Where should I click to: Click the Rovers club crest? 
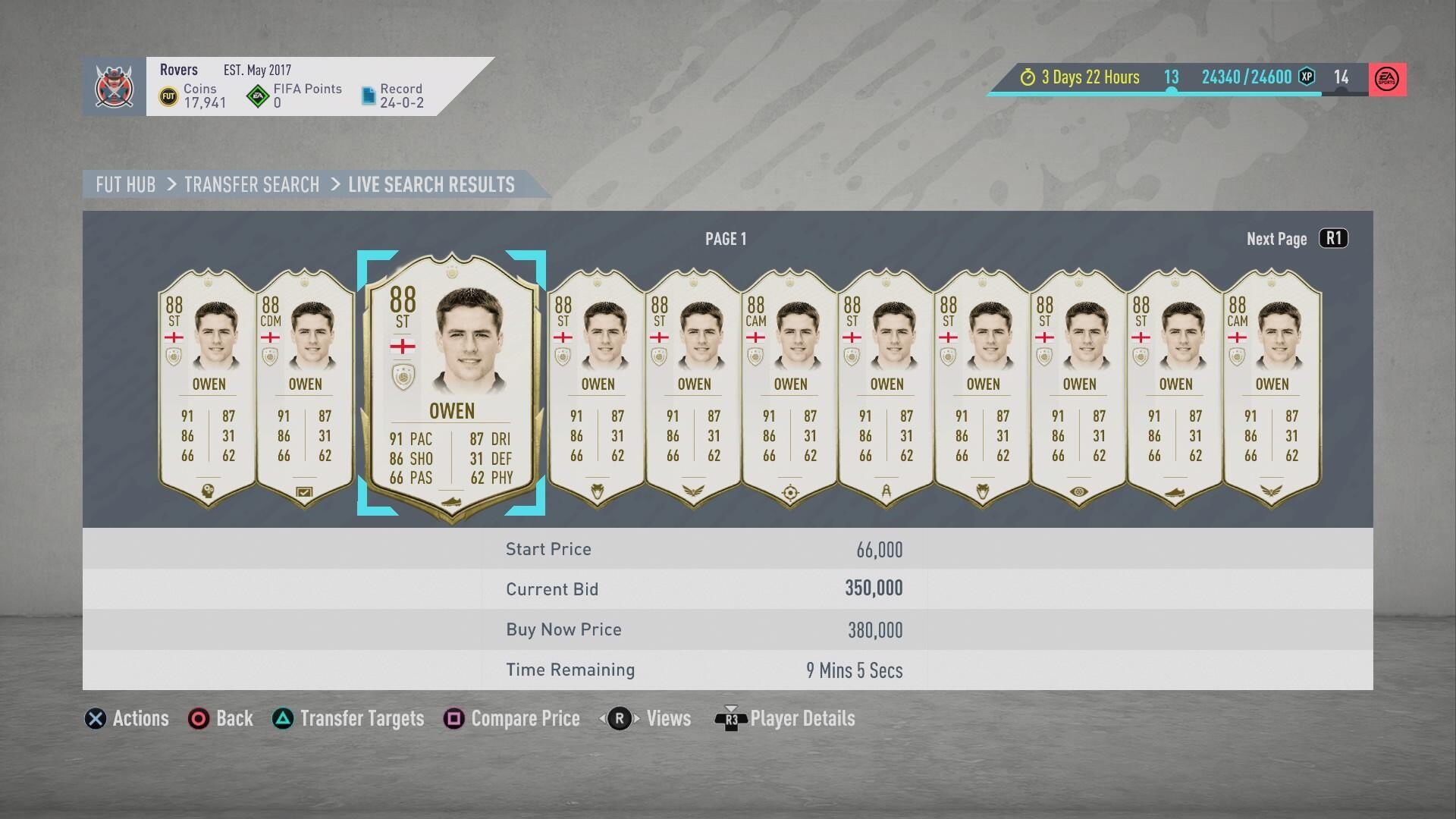[x=115, y=86]
